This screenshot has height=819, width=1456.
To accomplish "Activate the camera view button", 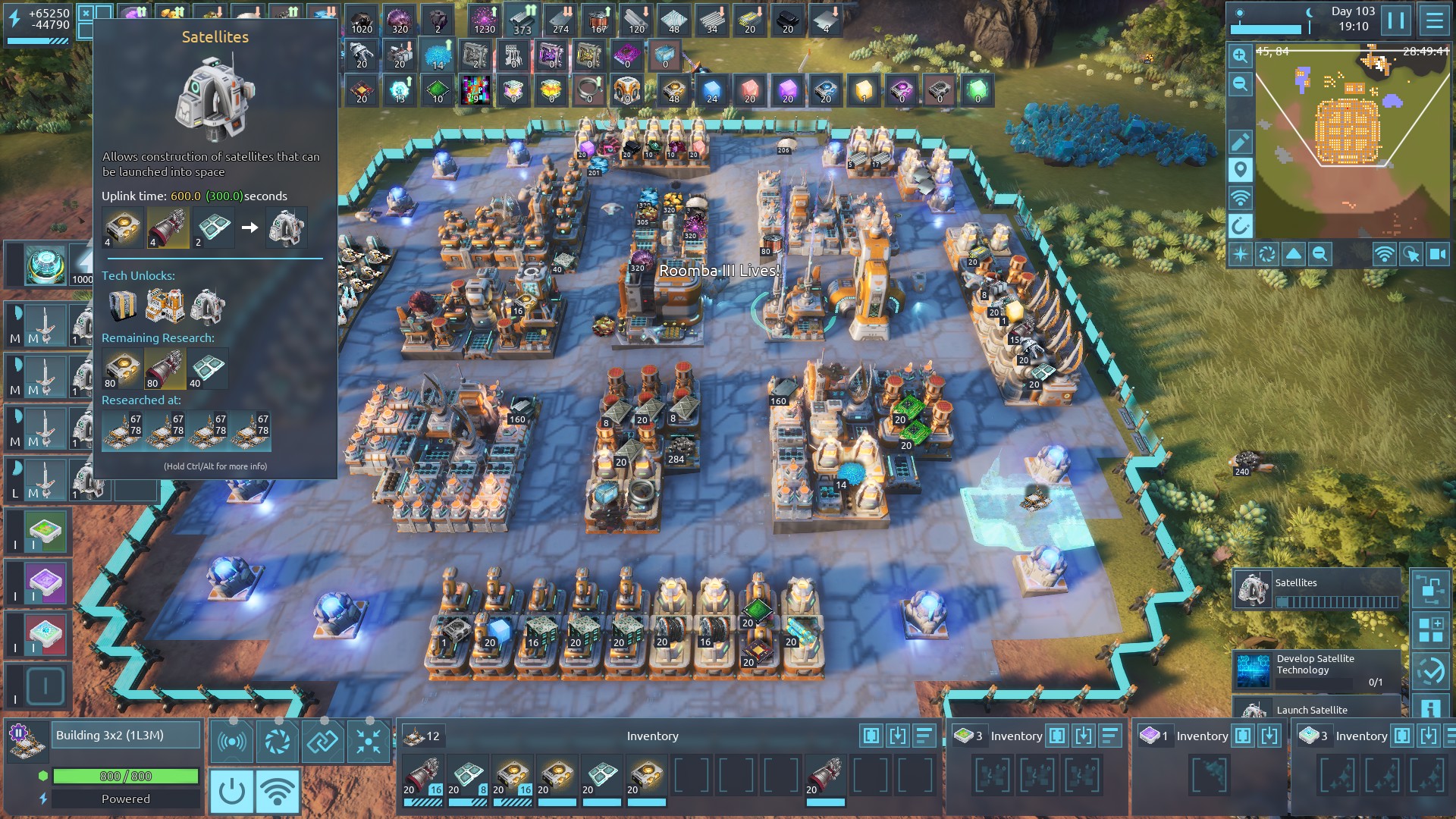I will click(1438, 255).
